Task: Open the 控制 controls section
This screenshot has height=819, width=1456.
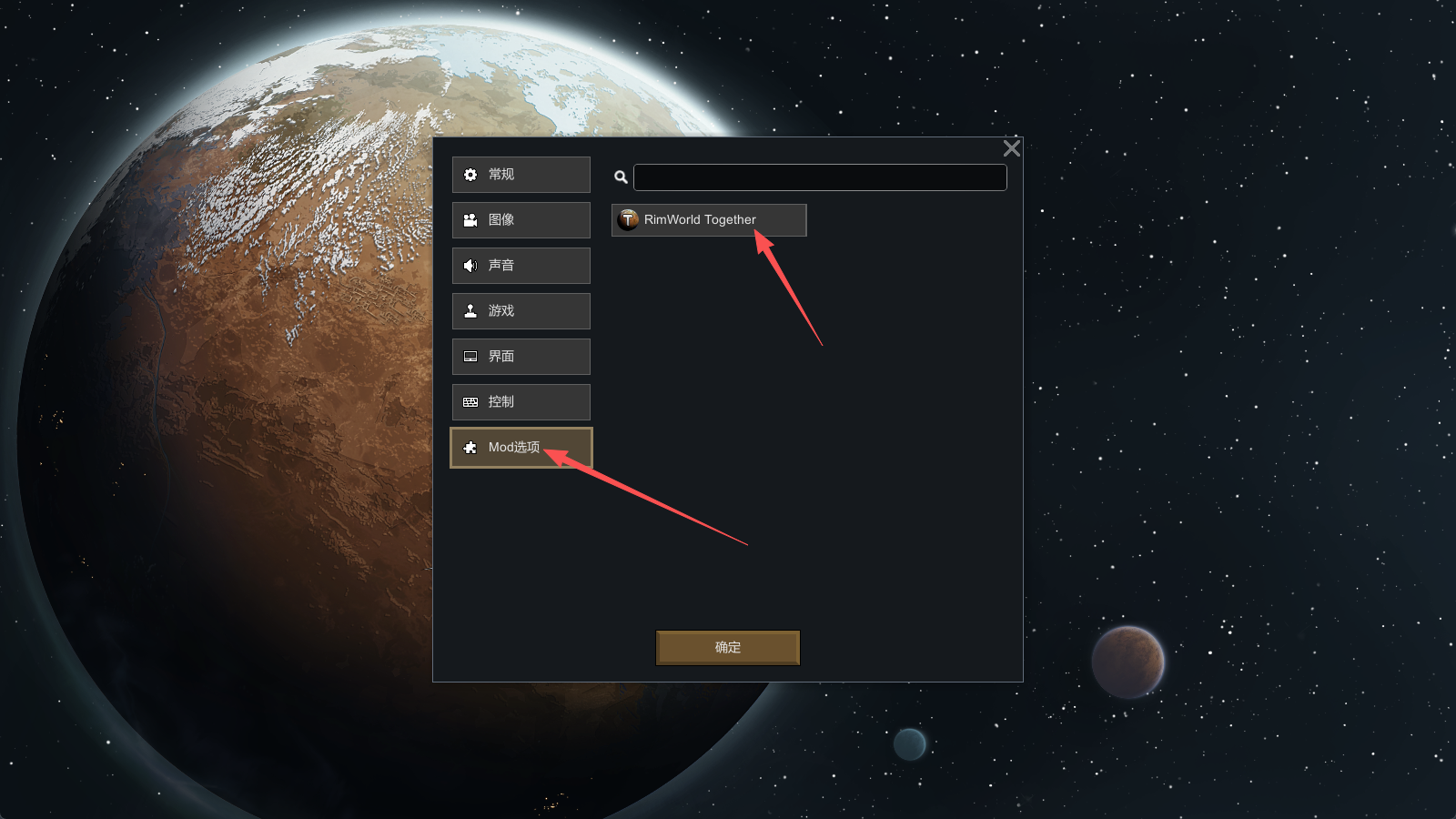Action: (x=521, y=402)
